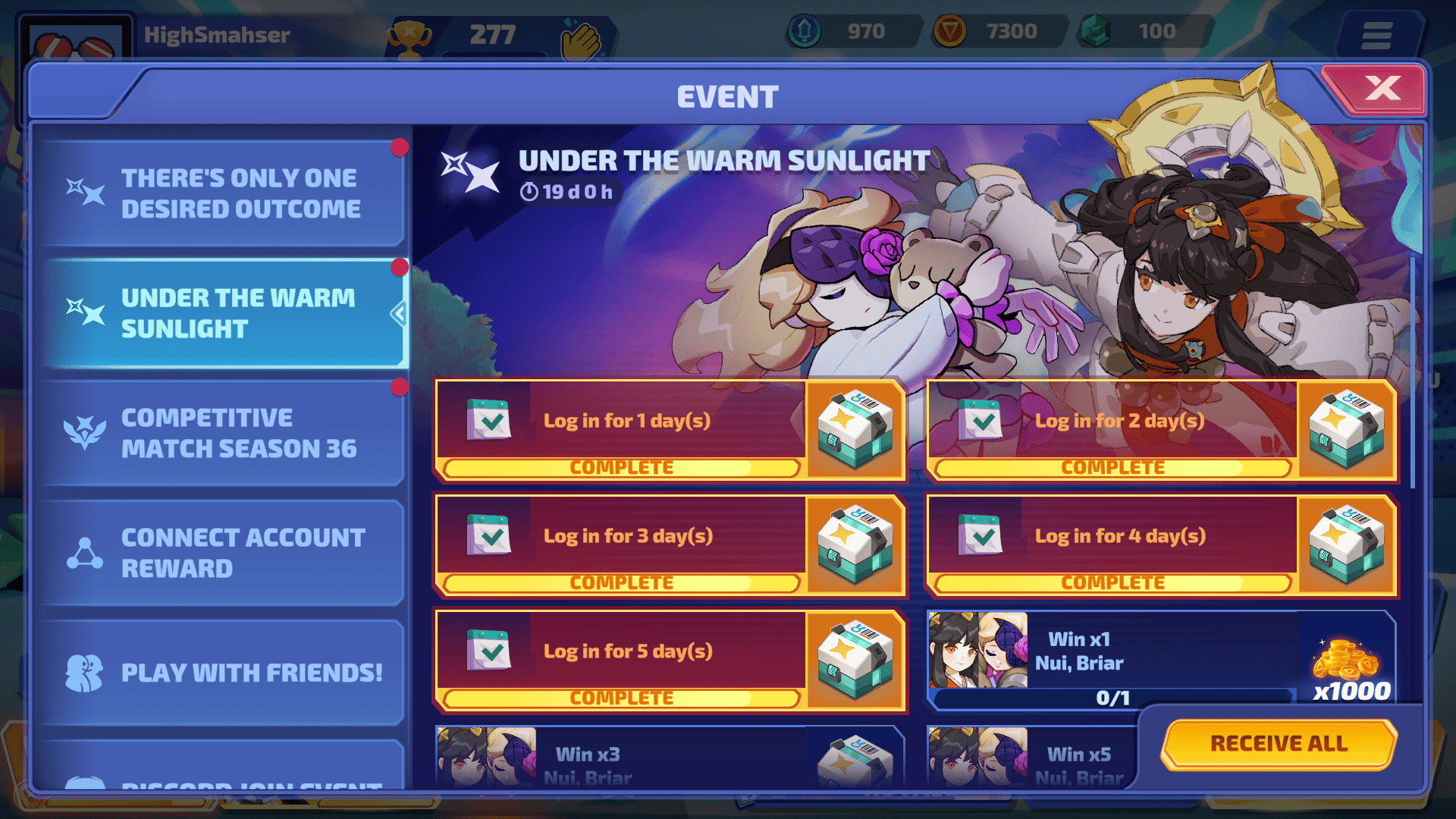
Task: Choose the Log in for 3 days mission
Action: tap(628, 536)
